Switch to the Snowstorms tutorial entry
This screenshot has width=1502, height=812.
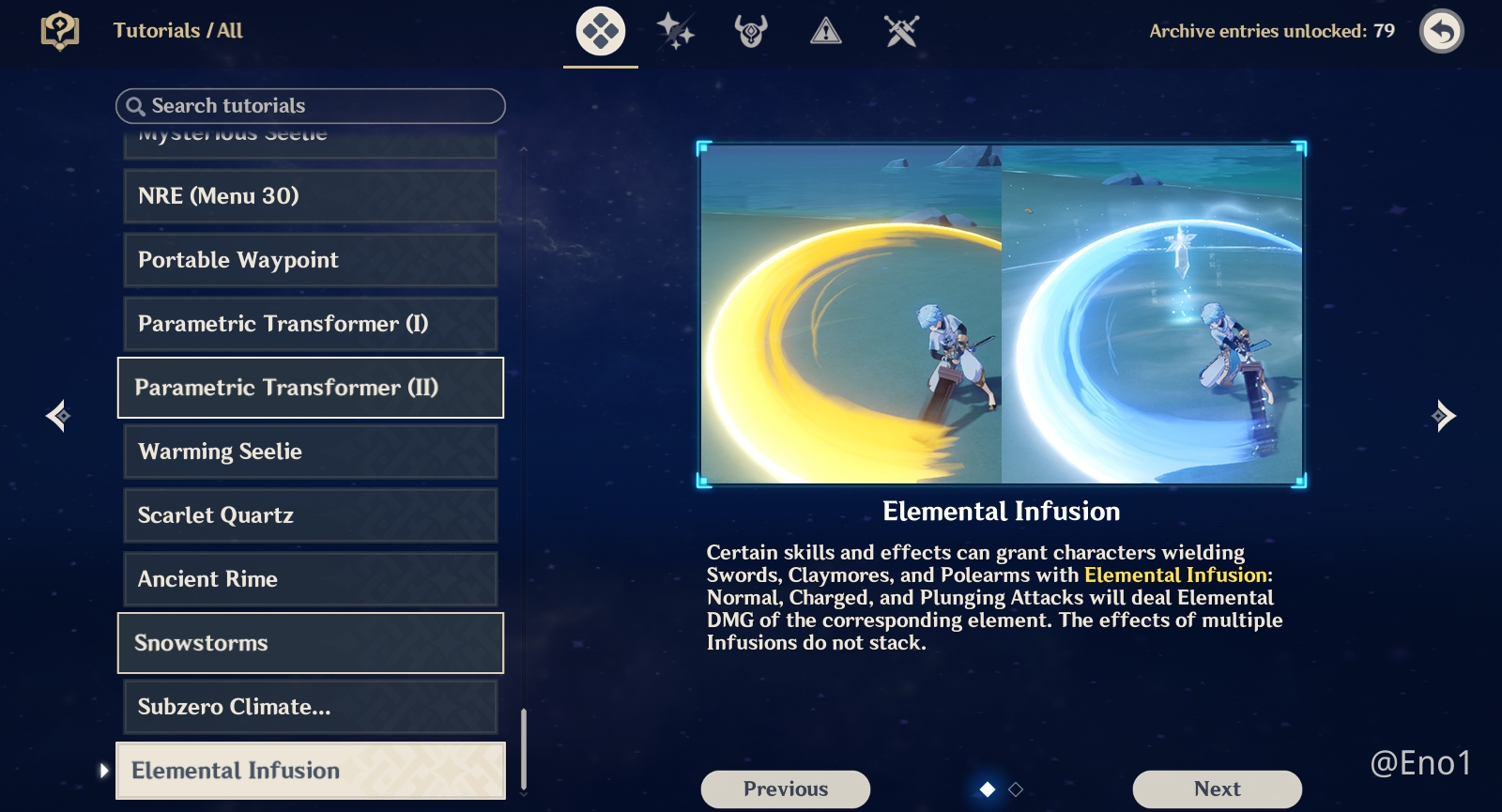(310, 643)
